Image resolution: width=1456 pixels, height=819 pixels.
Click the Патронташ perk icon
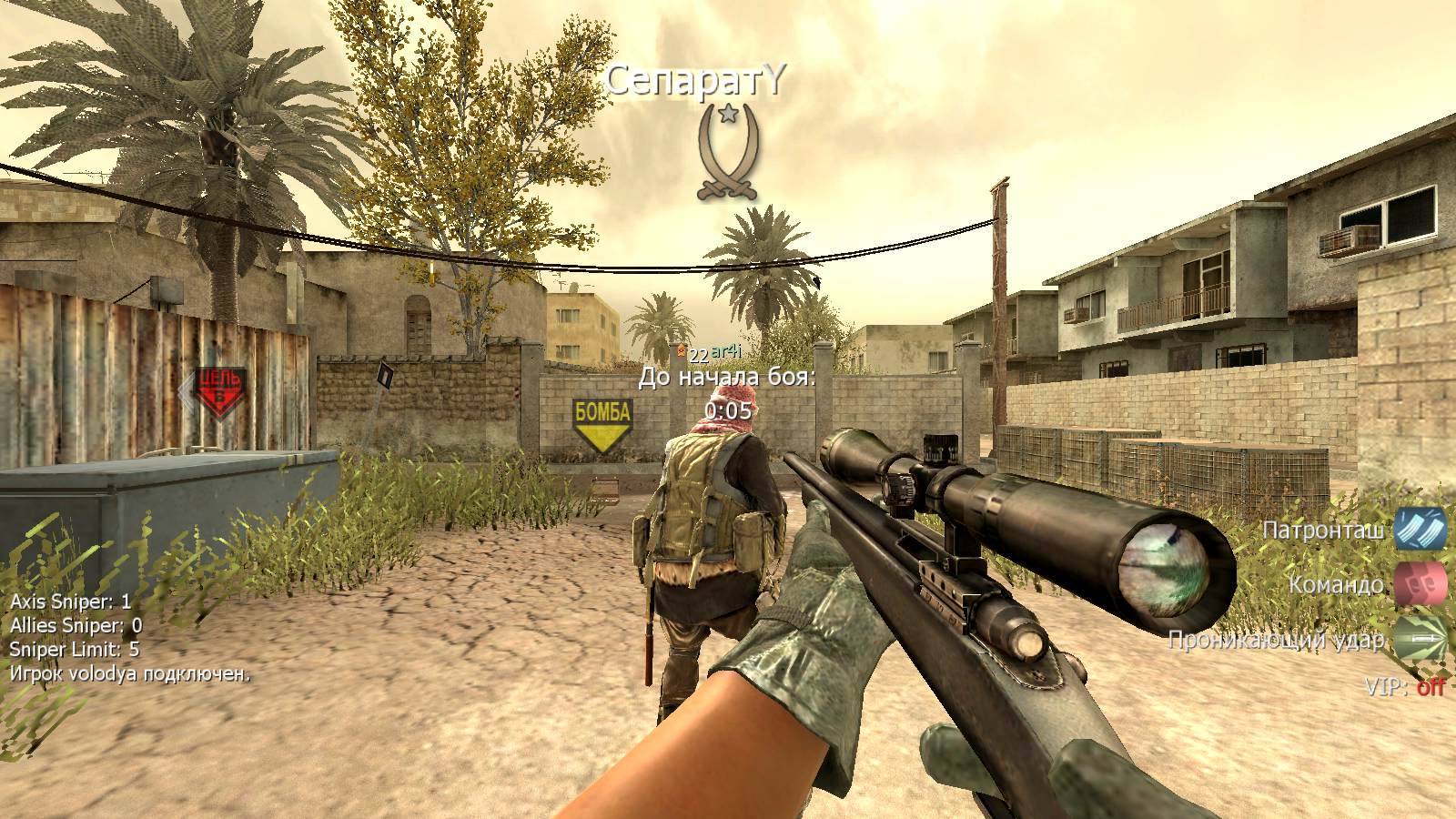pos(1421,529)
